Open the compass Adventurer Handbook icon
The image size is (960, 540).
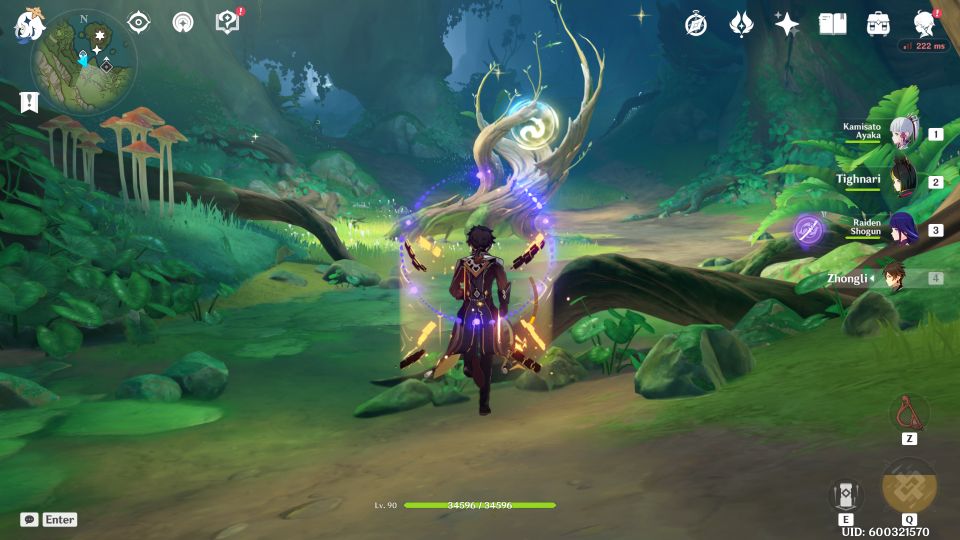pos(696,24)
